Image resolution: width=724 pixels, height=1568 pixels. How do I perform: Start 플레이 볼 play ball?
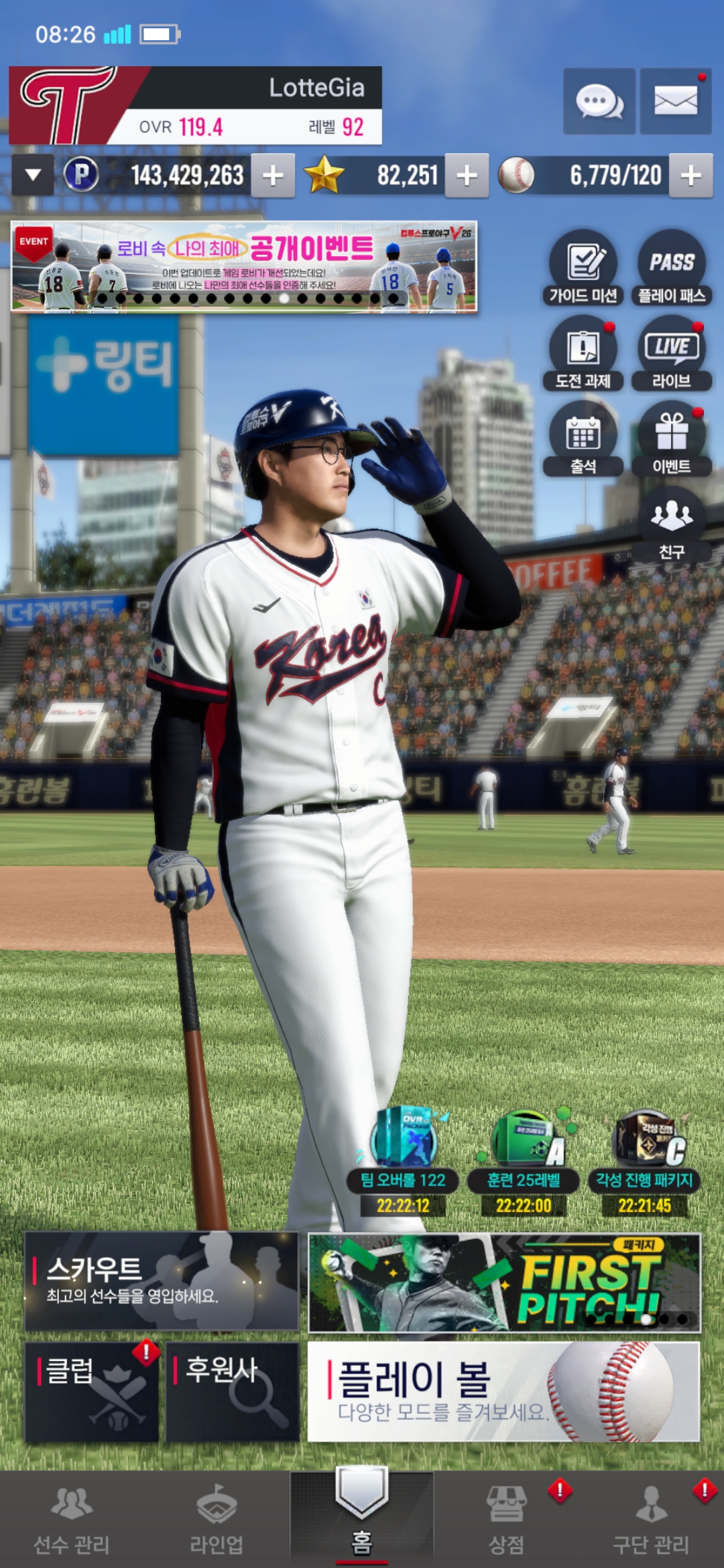tap(503, 1392)
